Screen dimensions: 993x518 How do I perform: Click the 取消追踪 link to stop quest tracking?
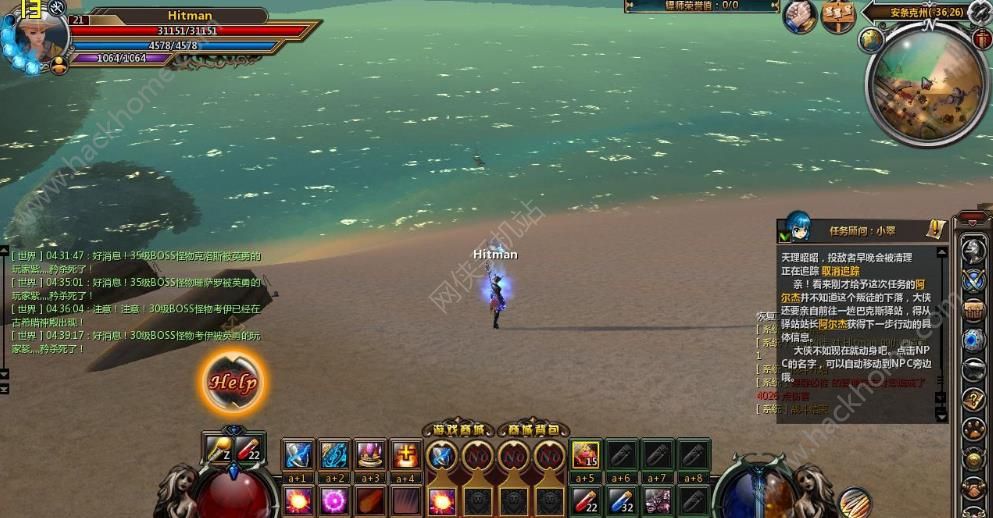(842, 271)
